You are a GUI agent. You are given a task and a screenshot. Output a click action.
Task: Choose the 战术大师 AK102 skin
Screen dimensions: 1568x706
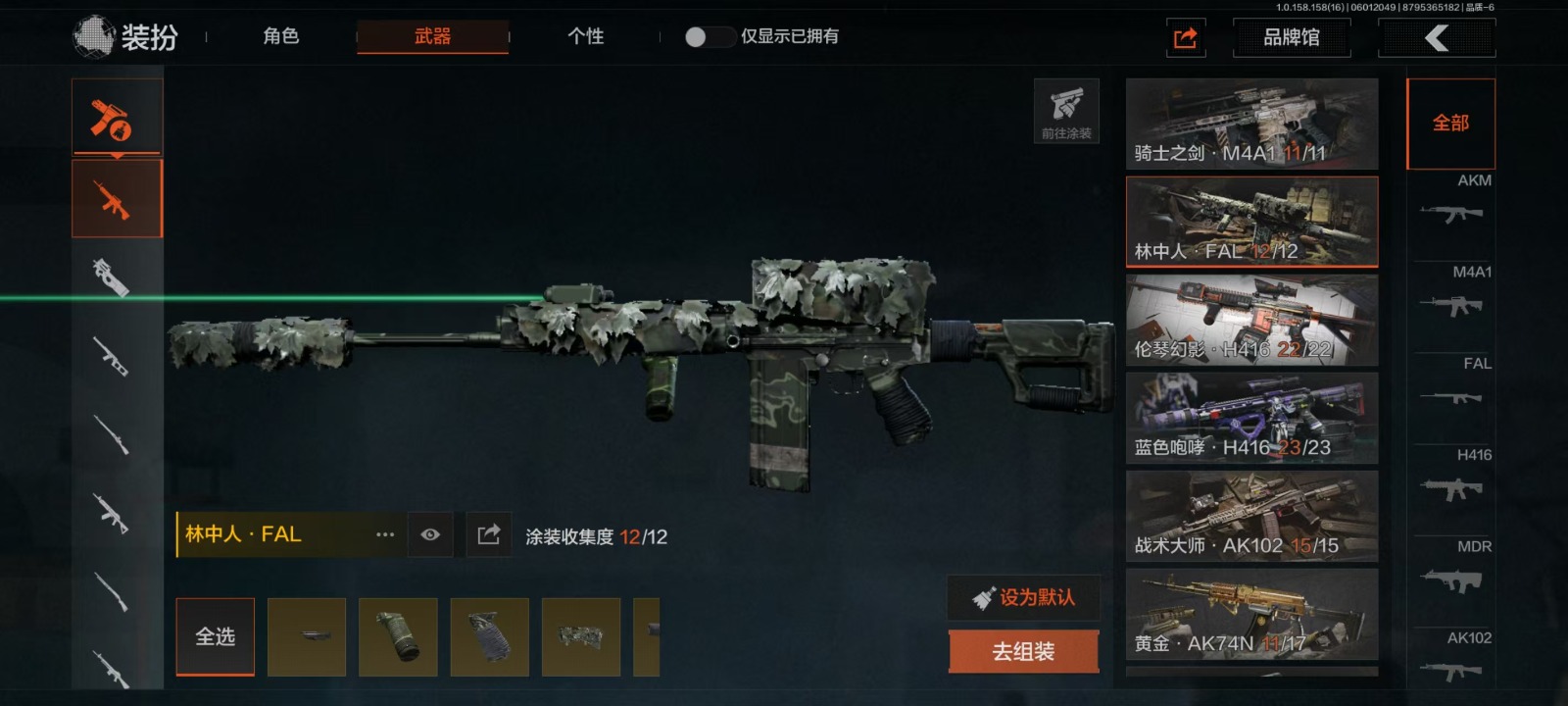point(1251,516)
